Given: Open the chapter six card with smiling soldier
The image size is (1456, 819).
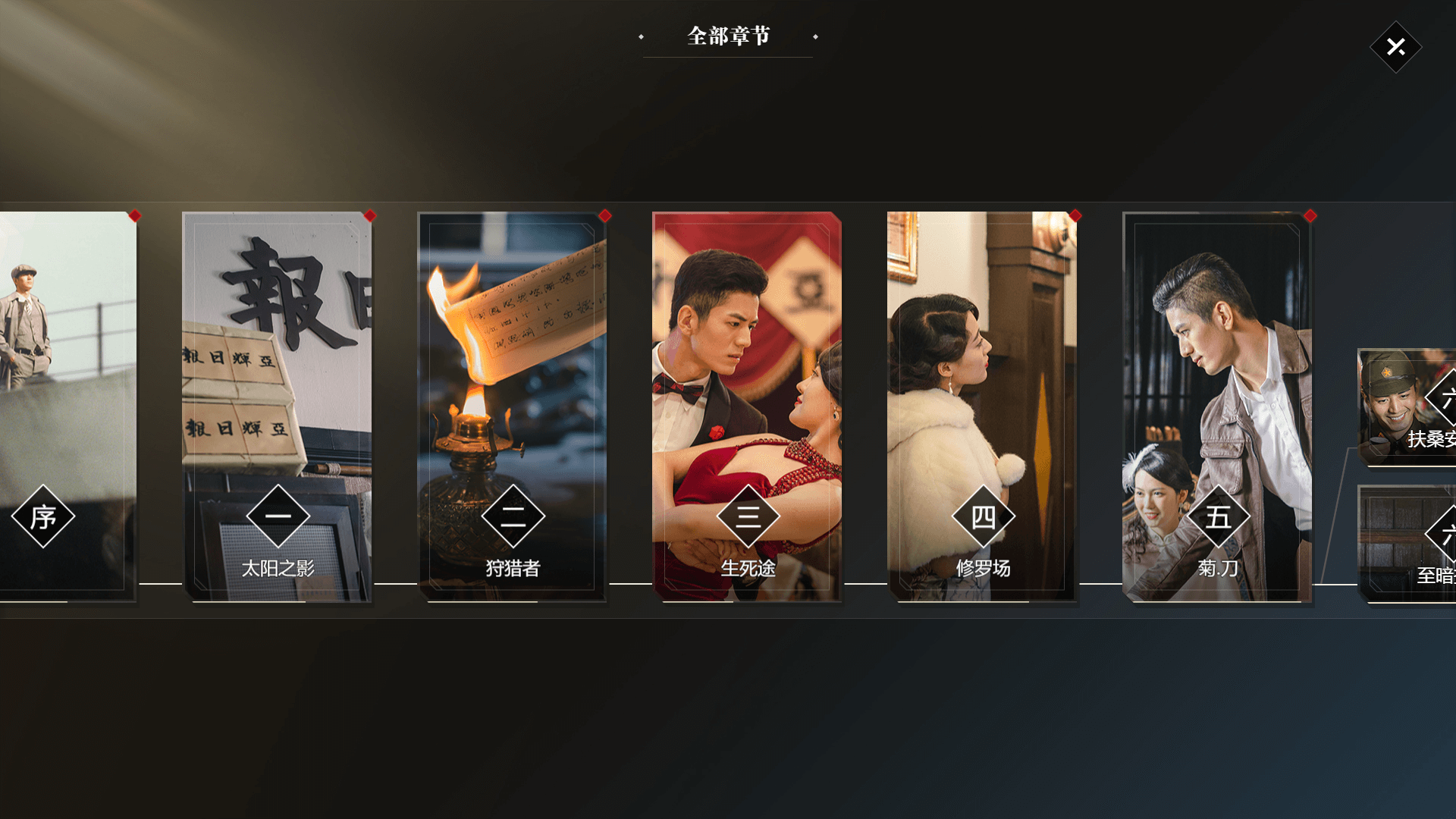Looking at the screenshot, I should (1407, 406).
